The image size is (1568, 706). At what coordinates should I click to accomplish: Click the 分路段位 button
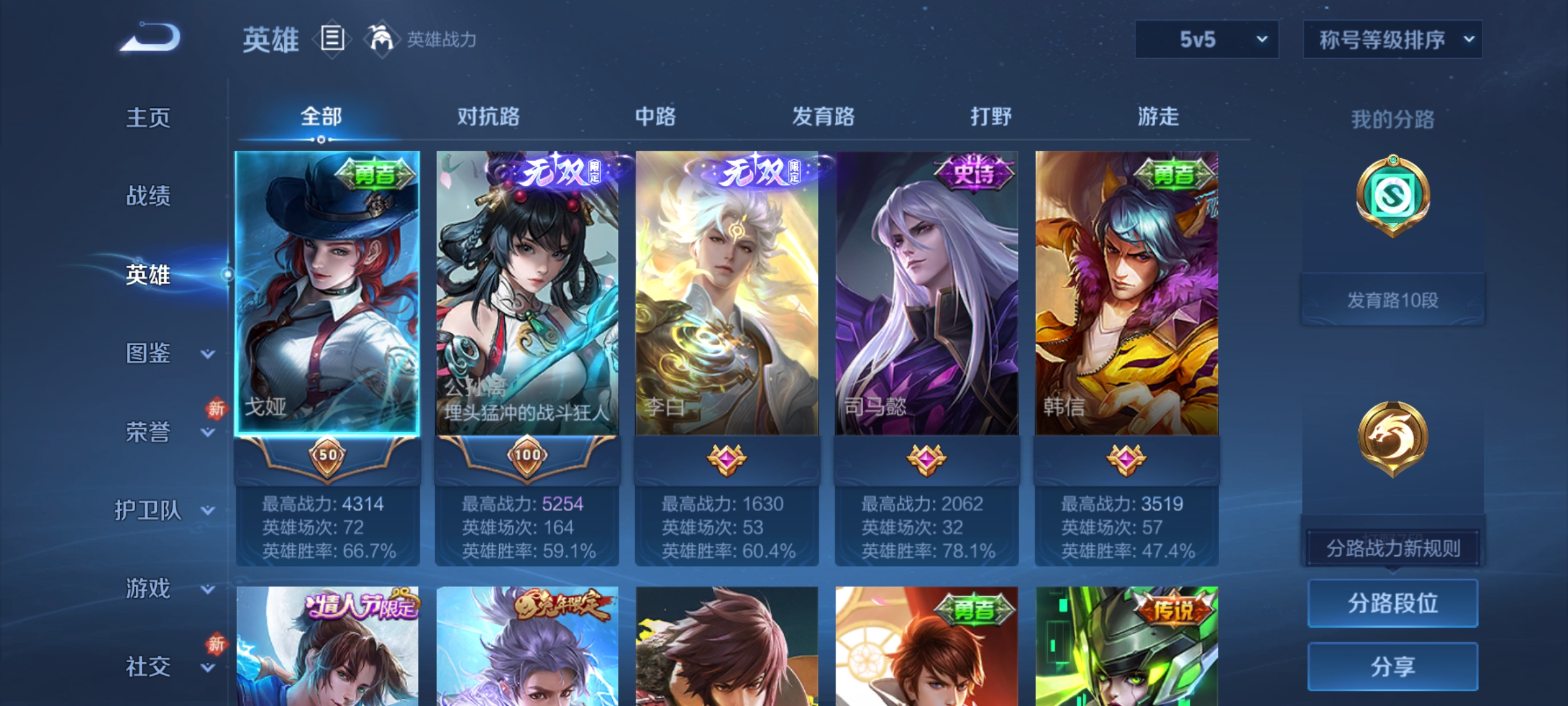tap(1393, 603)
